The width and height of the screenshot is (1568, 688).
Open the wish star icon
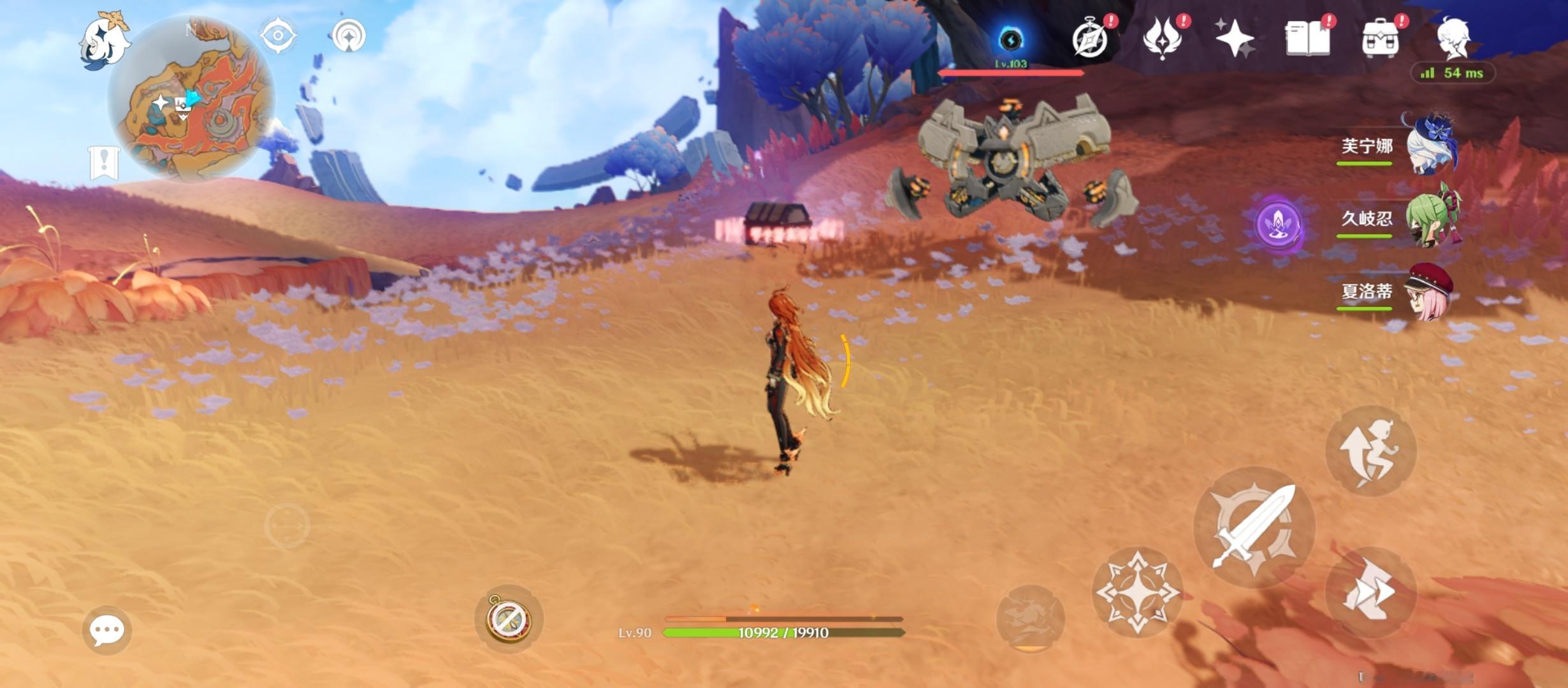1235,38
